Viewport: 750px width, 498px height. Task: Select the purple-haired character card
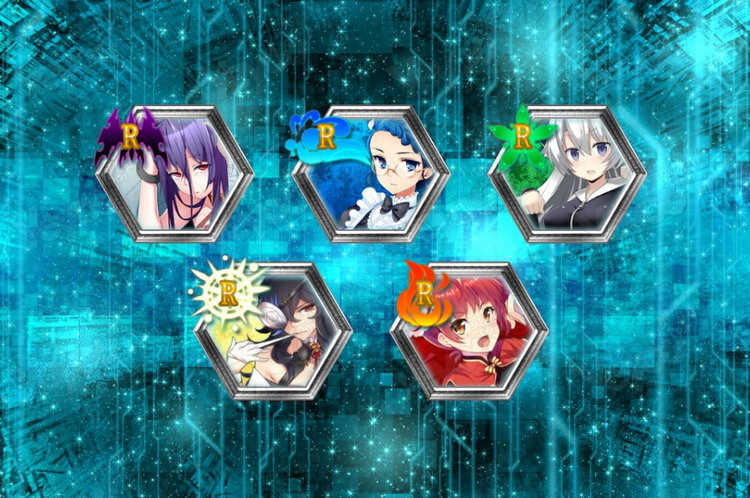[x=176, y=174]
